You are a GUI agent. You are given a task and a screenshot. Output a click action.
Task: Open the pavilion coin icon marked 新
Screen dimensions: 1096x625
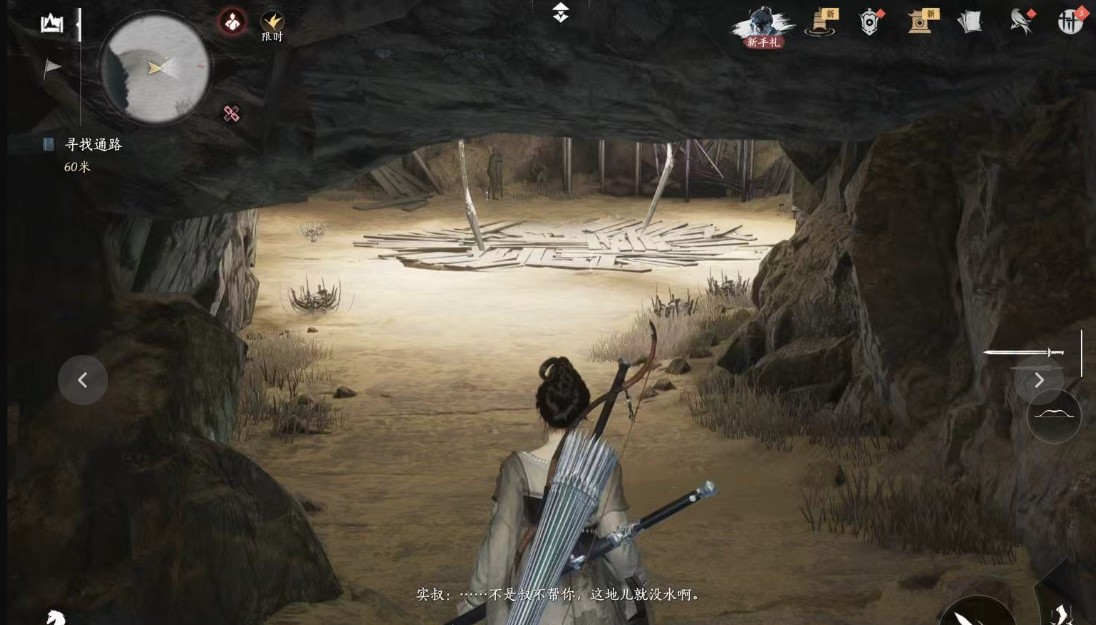pyautogui.click(x=920, y=22)
